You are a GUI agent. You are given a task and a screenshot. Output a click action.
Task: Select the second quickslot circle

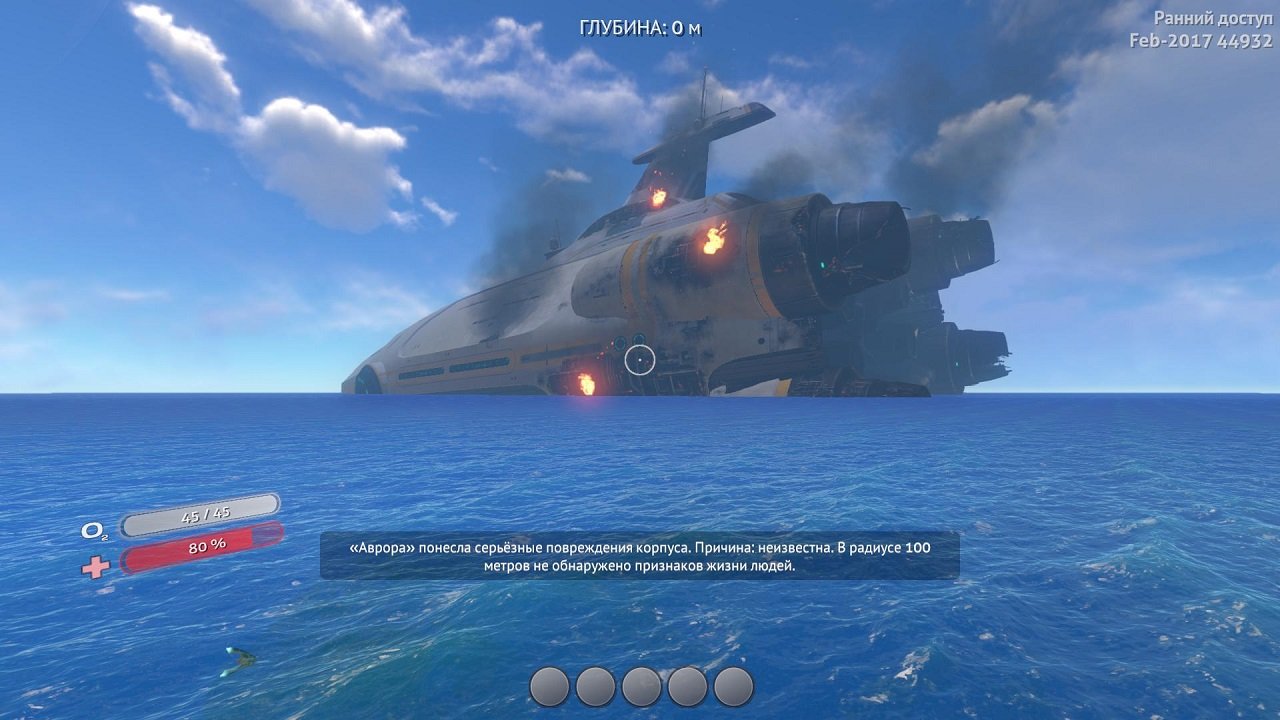(595, 686)
